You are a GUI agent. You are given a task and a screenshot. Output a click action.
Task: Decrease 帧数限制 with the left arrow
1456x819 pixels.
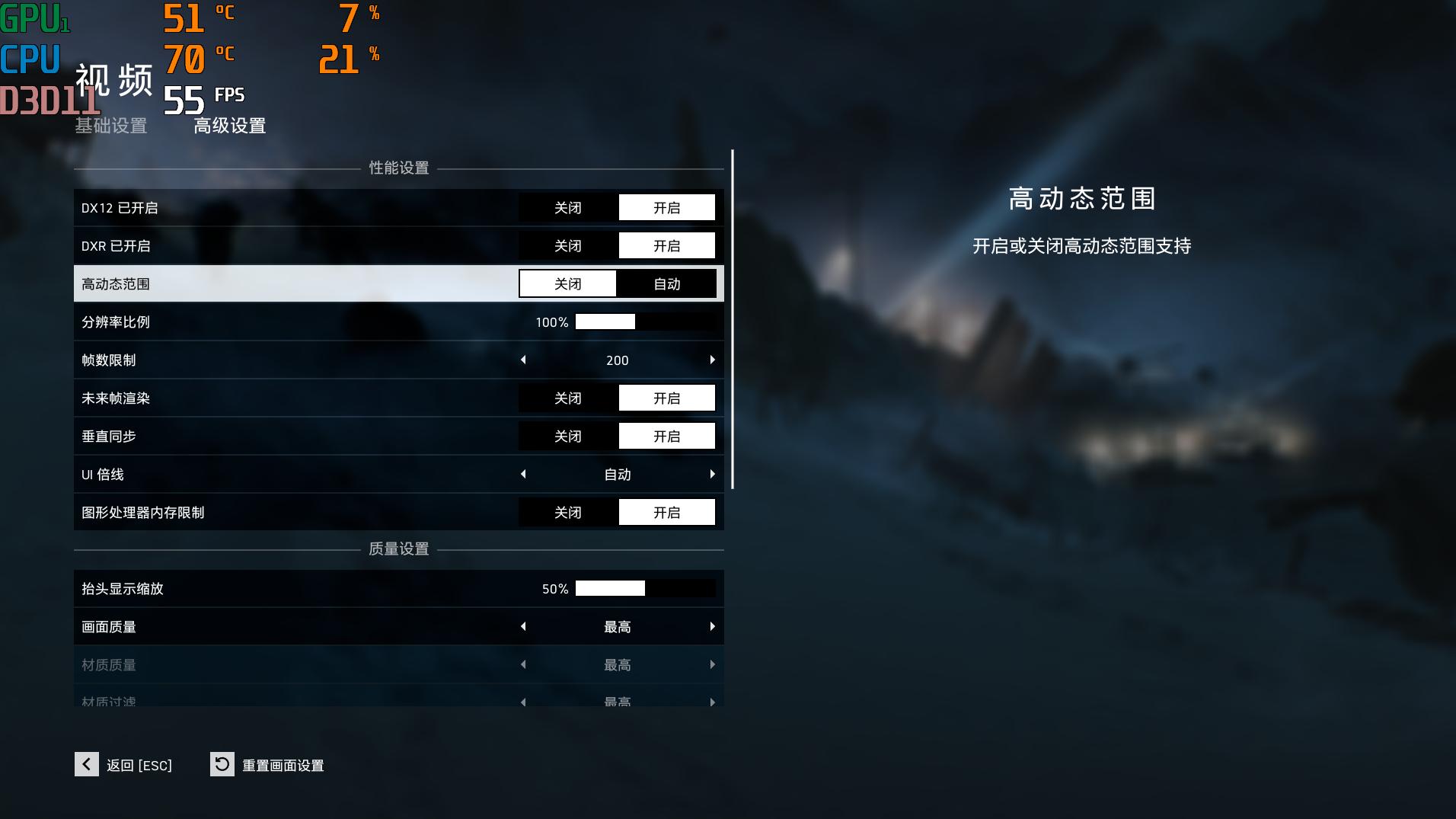tap(524, 360)
